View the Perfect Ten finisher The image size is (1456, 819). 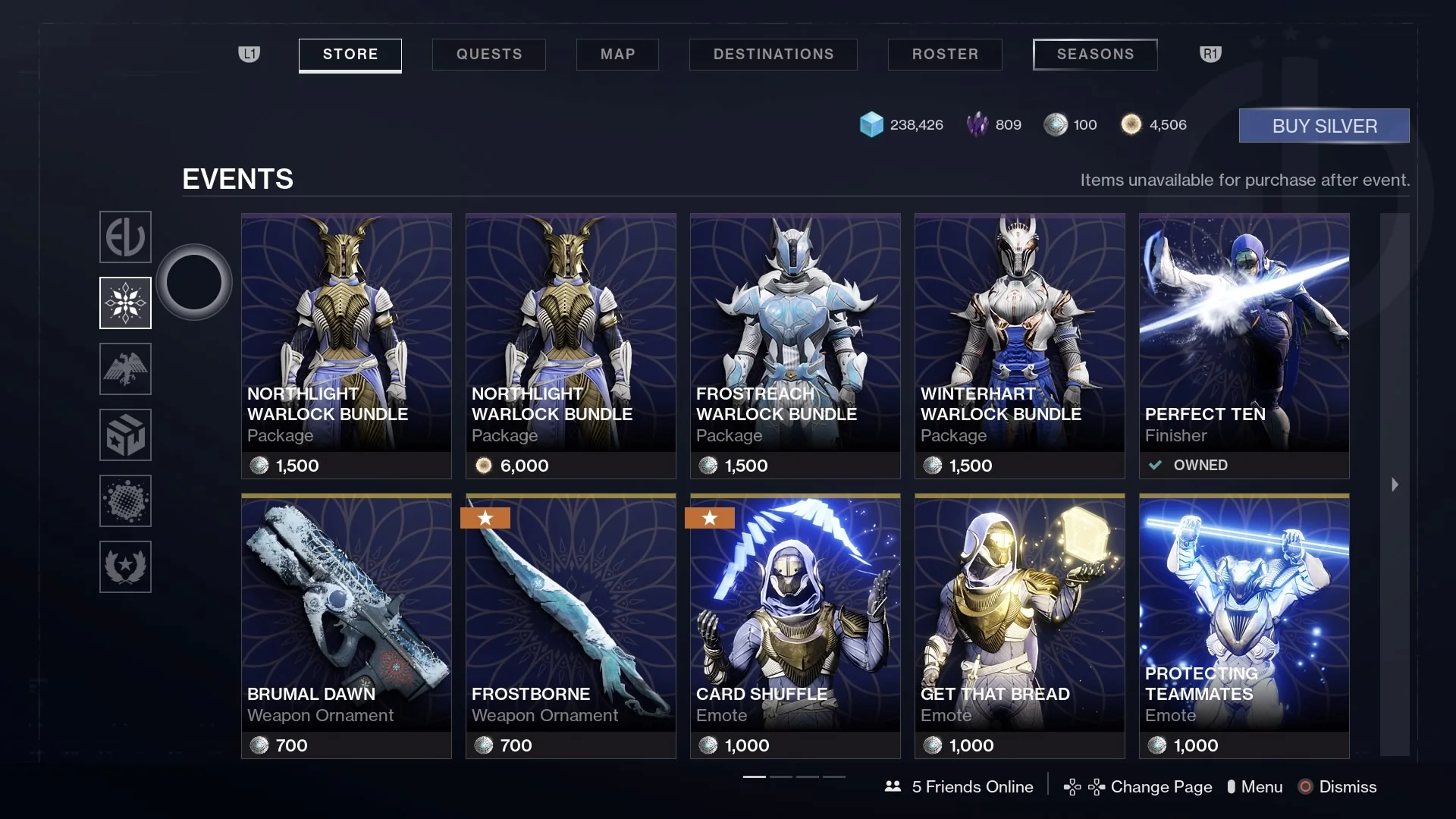tap(1244, 346)
